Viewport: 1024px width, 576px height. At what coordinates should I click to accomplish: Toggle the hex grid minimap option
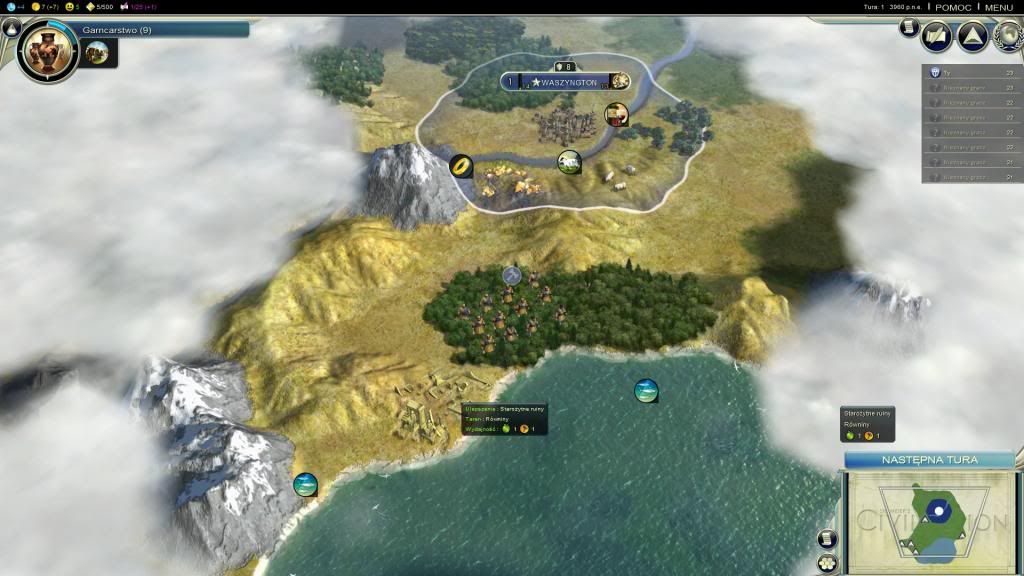(x=827, y=563)
